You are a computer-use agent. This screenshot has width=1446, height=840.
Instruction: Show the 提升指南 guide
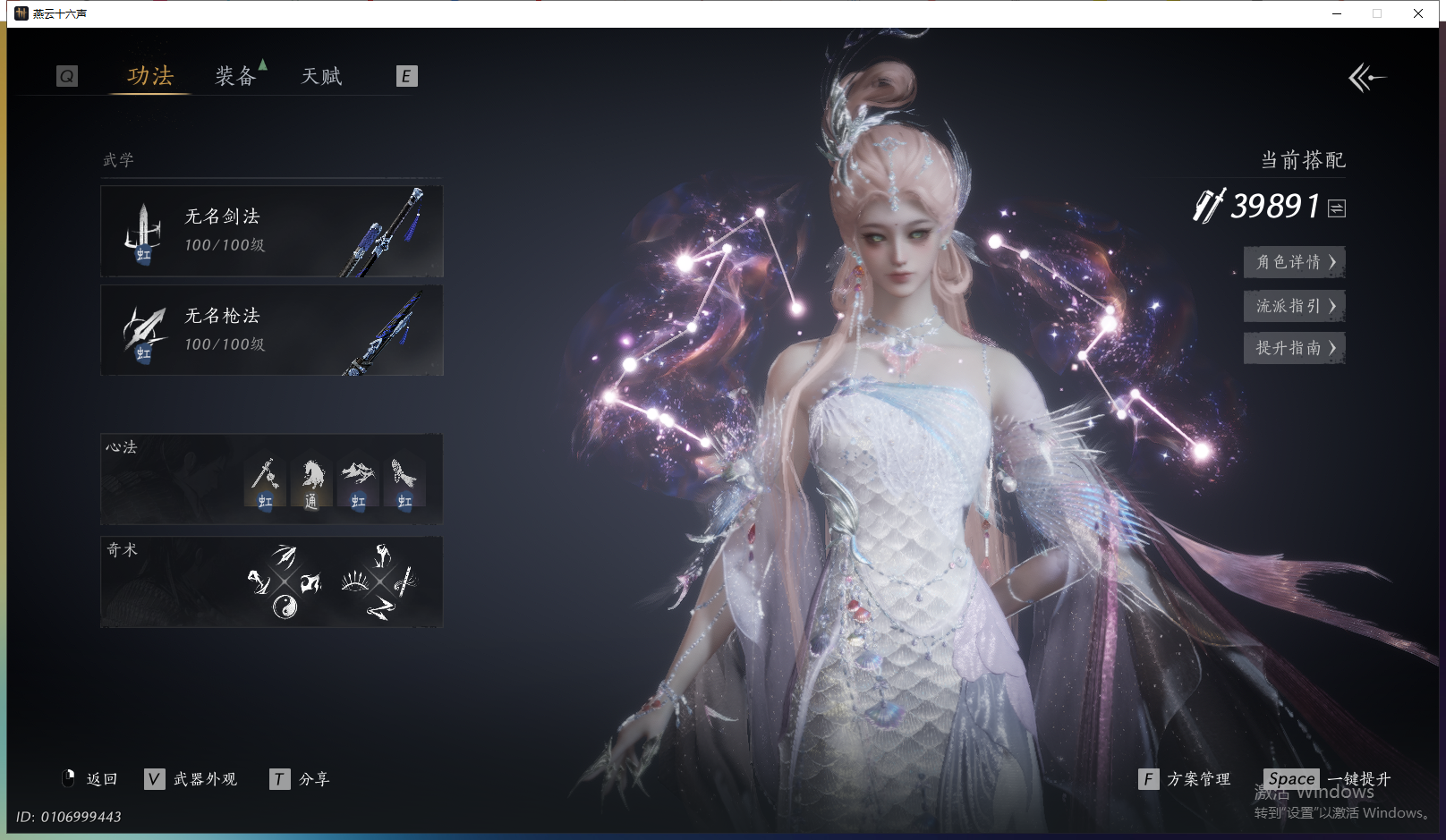coord(1294,348)
